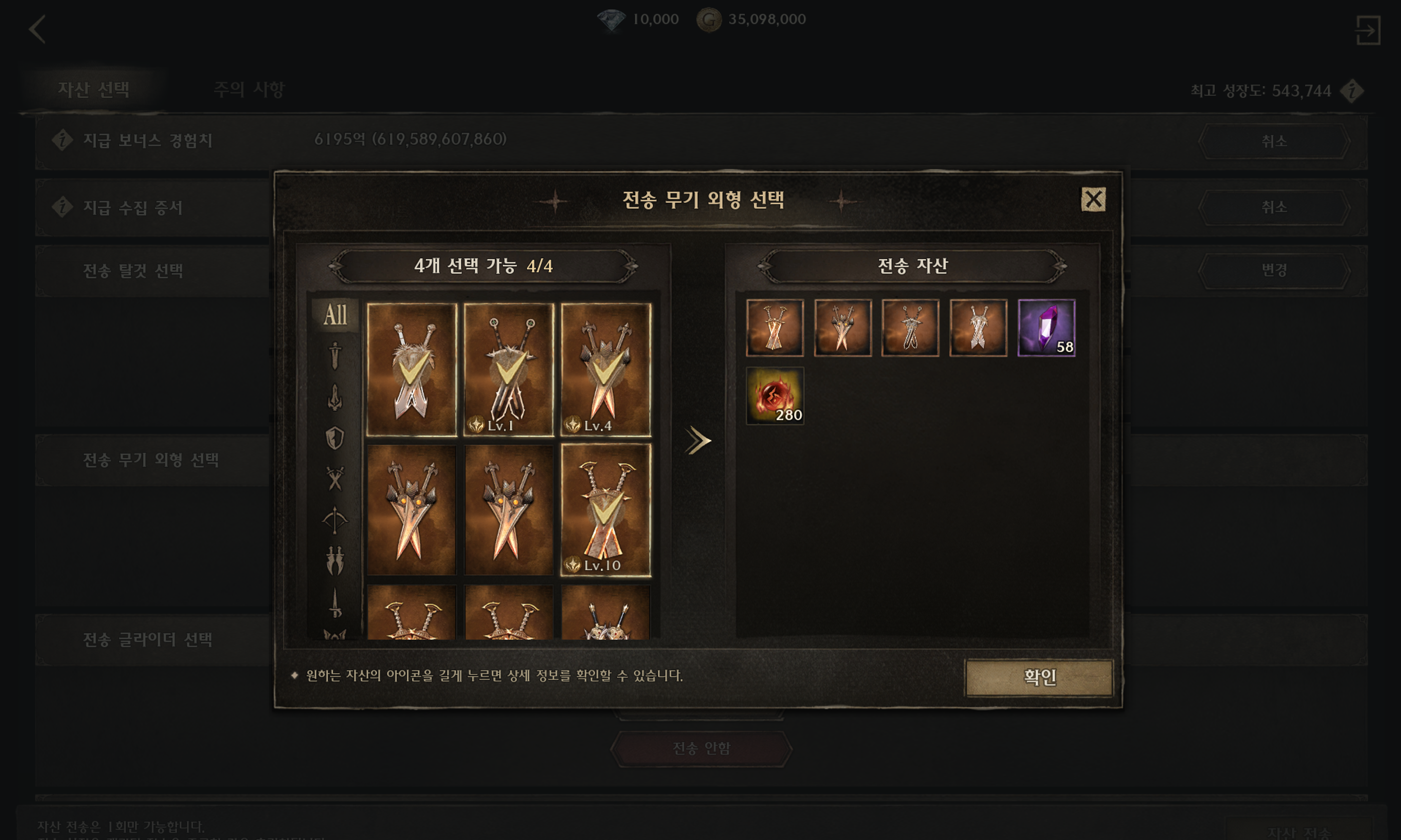Filter by shield weapon type

pos(335,437)
